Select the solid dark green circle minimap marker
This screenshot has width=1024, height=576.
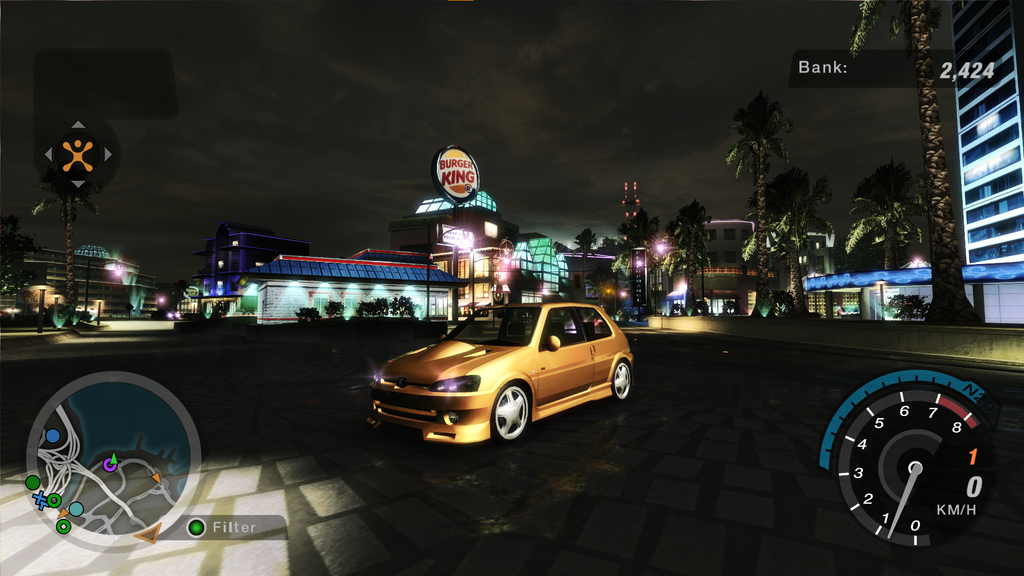(33, 482)
